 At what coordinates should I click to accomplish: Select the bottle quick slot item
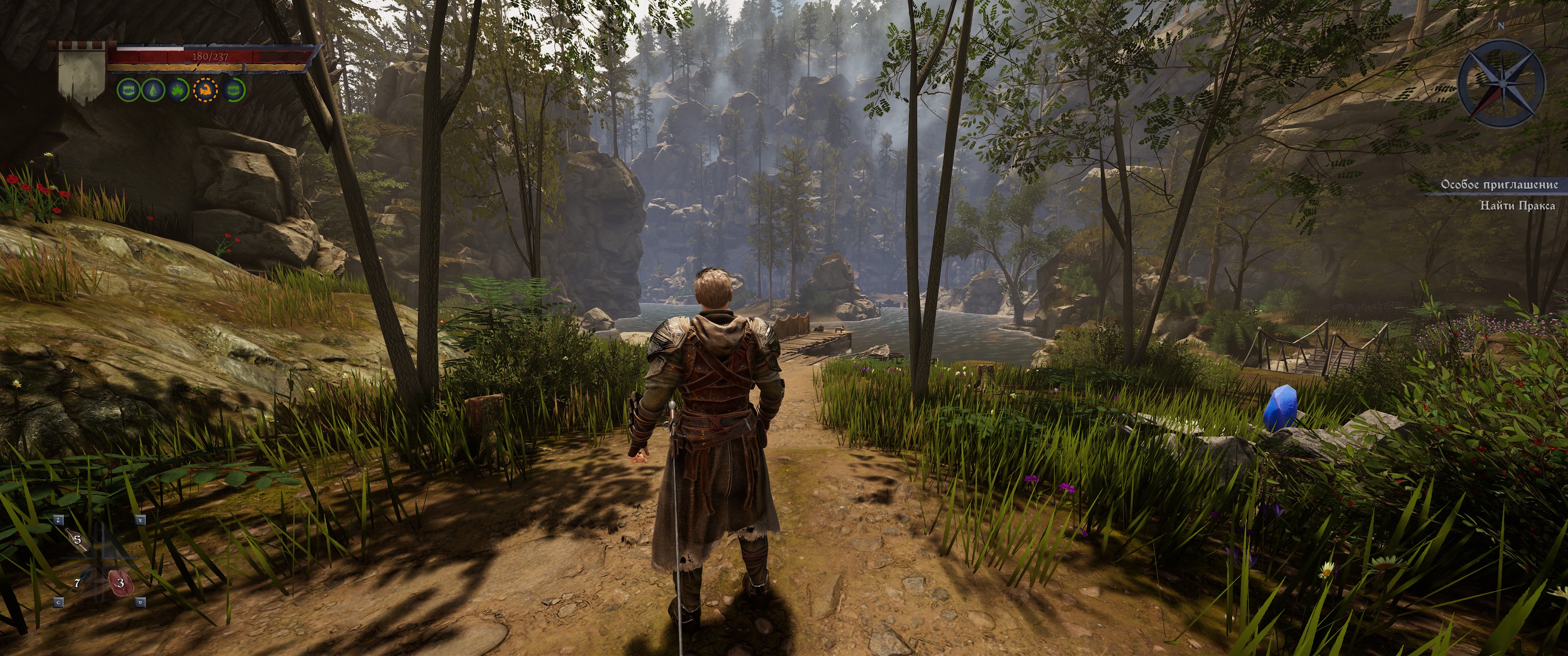coord(76,538)
